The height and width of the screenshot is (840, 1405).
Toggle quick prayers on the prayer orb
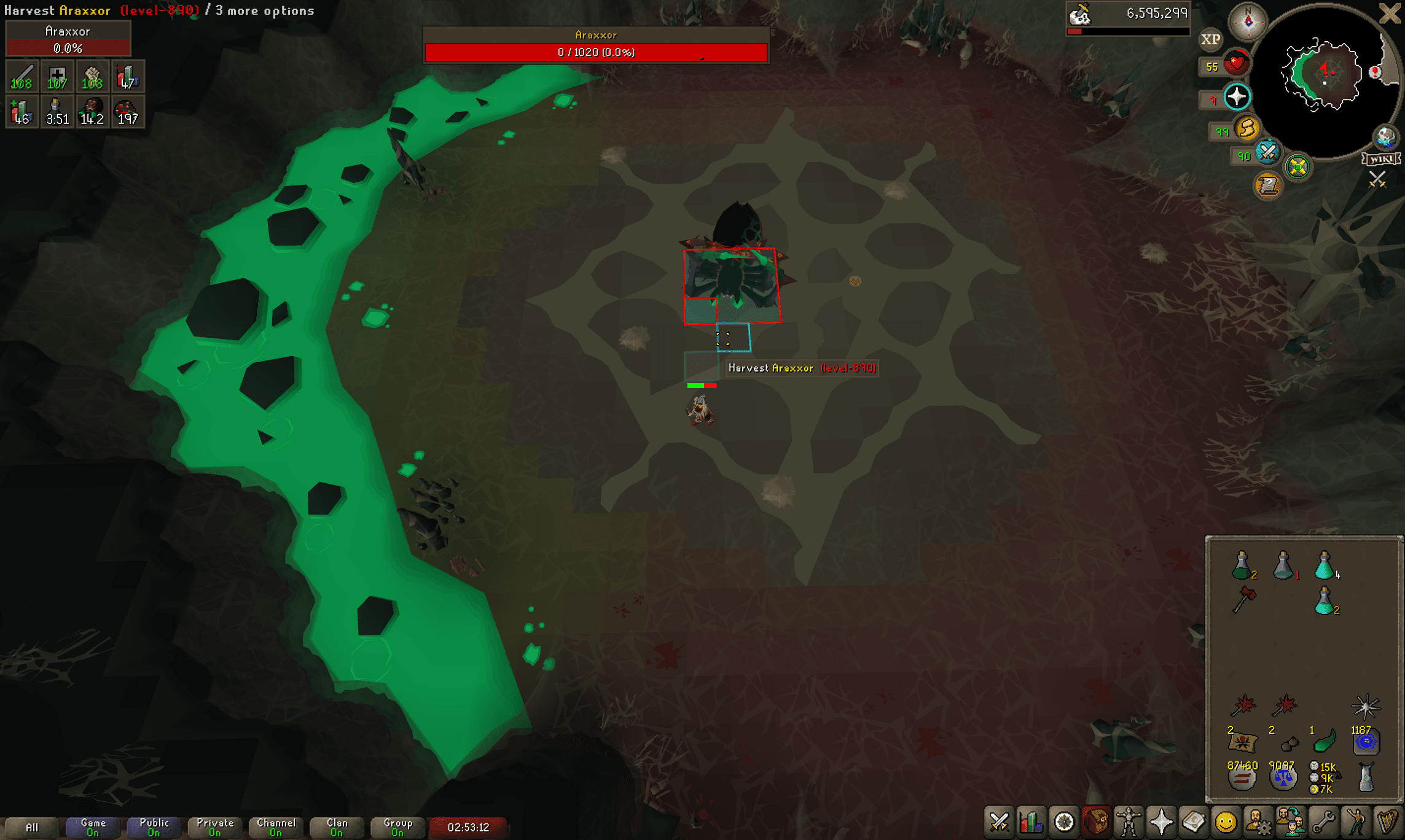(1236, 96)
